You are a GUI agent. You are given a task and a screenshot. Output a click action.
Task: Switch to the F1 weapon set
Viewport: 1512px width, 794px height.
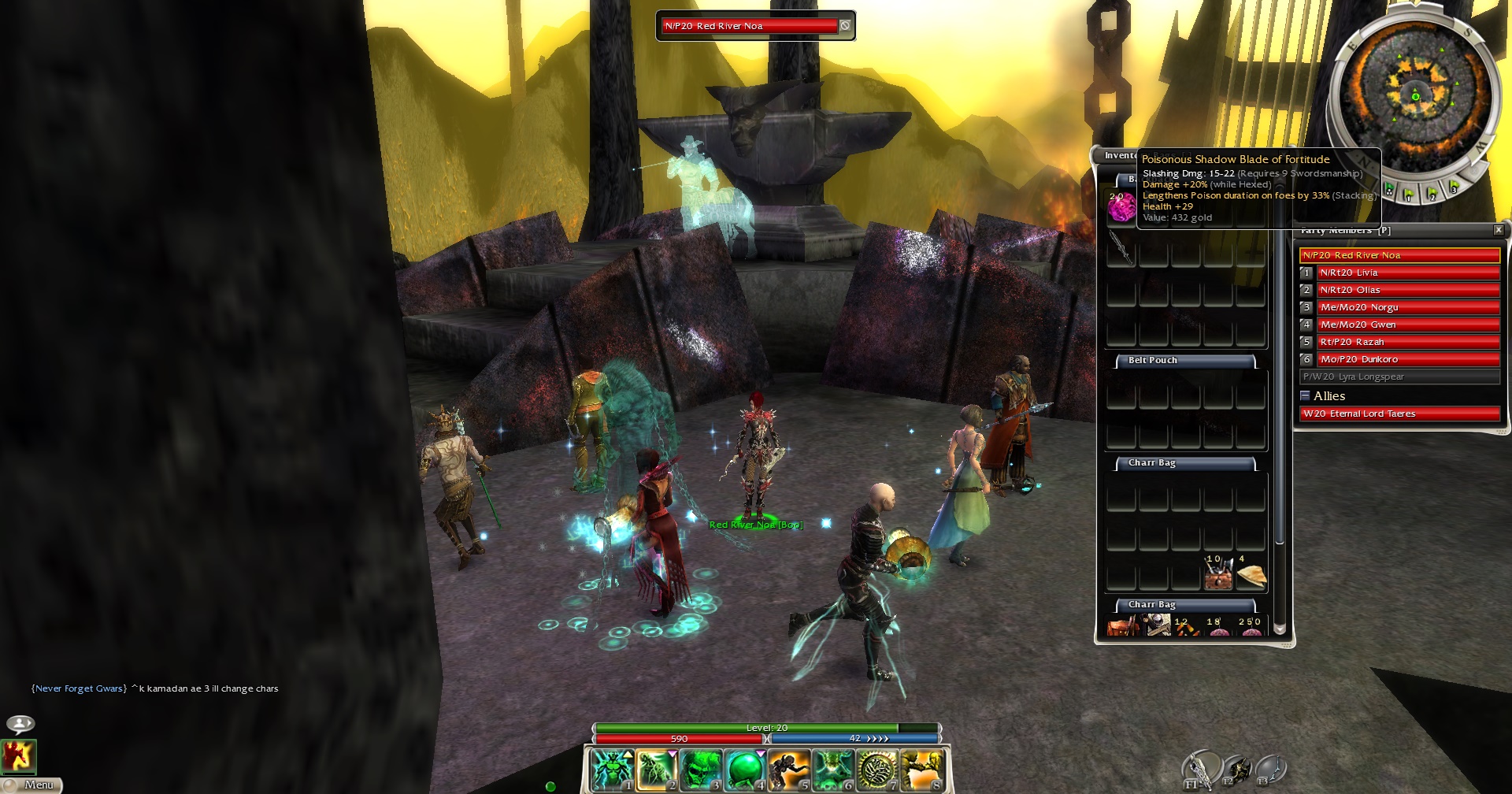(x=1199, y=769)
